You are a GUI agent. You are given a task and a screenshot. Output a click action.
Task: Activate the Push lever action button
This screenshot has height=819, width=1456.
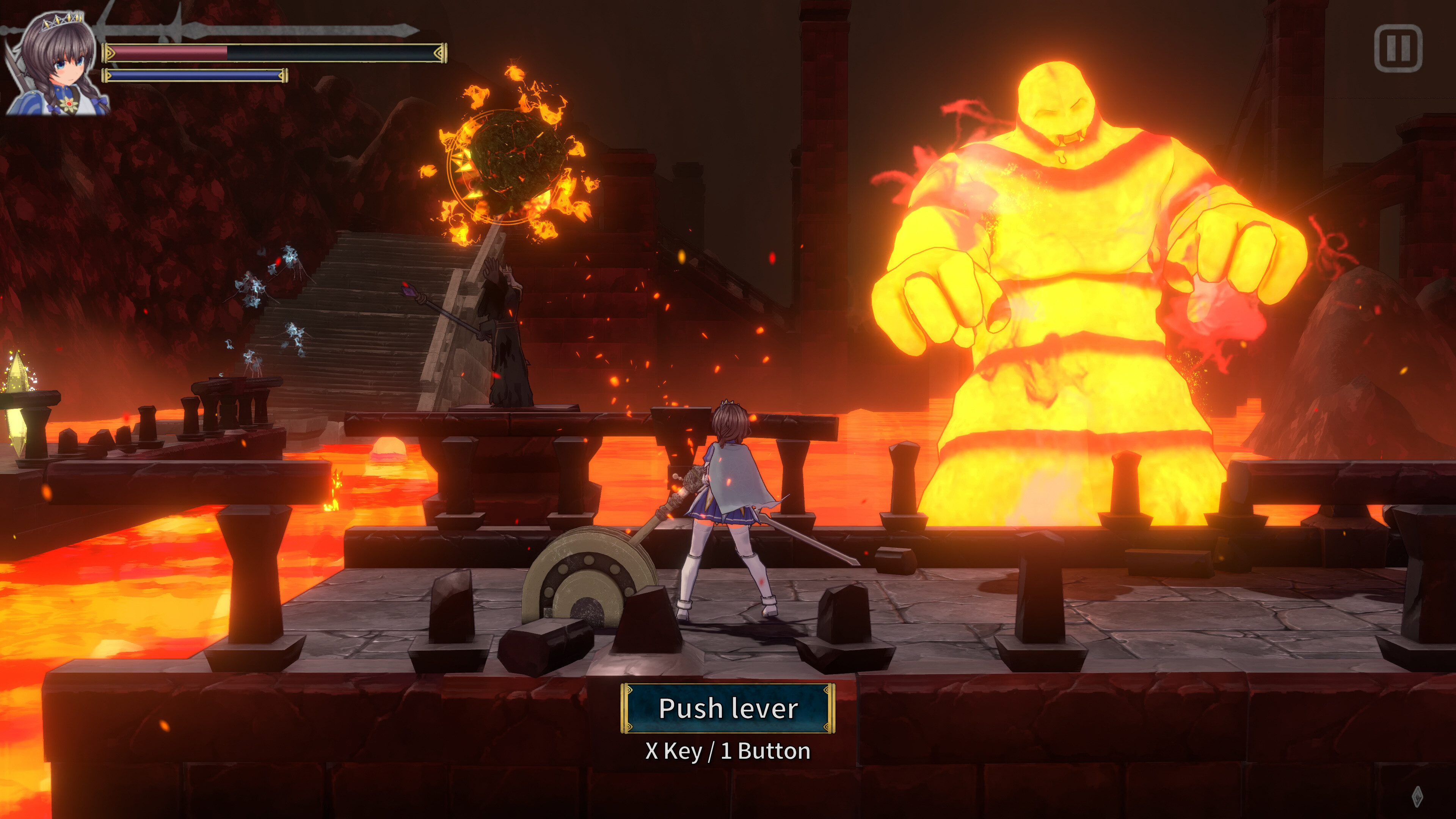click(728, 708)
